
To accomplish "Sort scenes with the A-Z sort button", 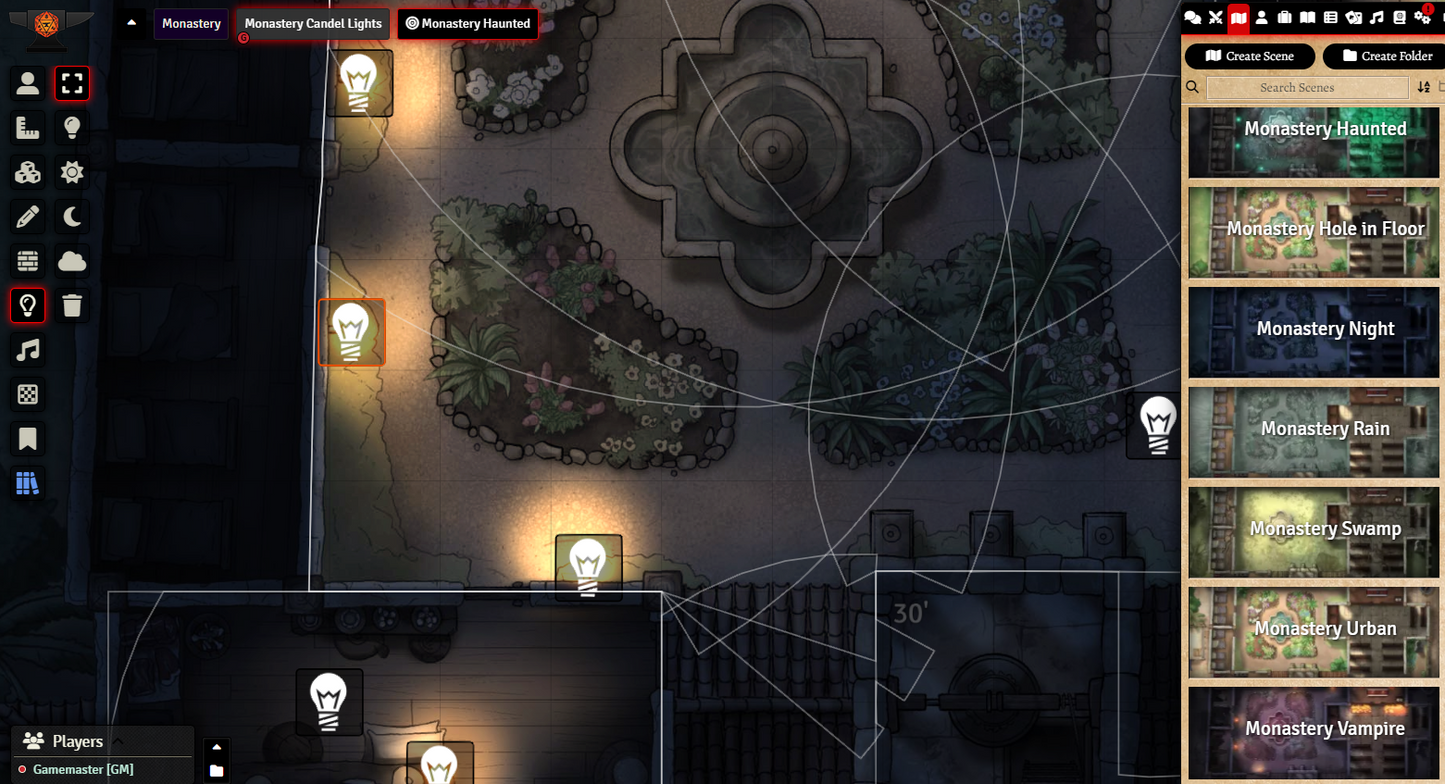I will [1424, 88].
